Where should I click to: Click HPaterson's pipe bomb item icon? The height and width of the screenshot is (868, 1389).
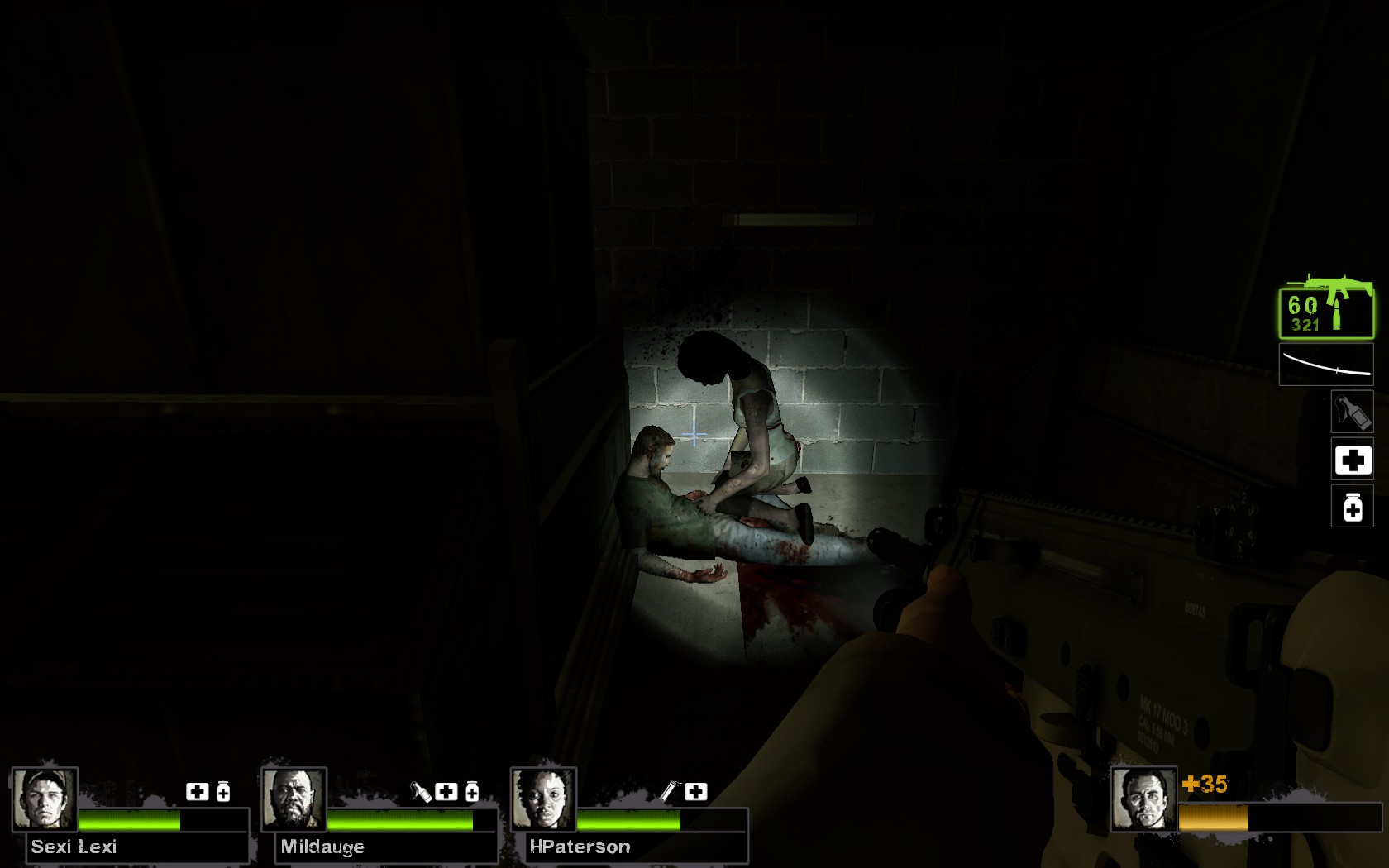[669, 792]
